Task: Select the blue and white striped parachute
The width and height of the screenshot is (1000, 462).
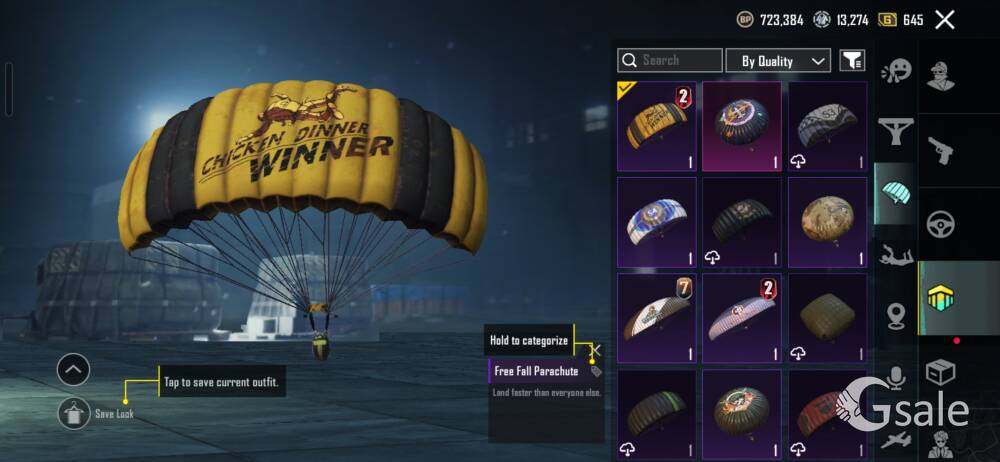Action: click(x=656, y=220)
